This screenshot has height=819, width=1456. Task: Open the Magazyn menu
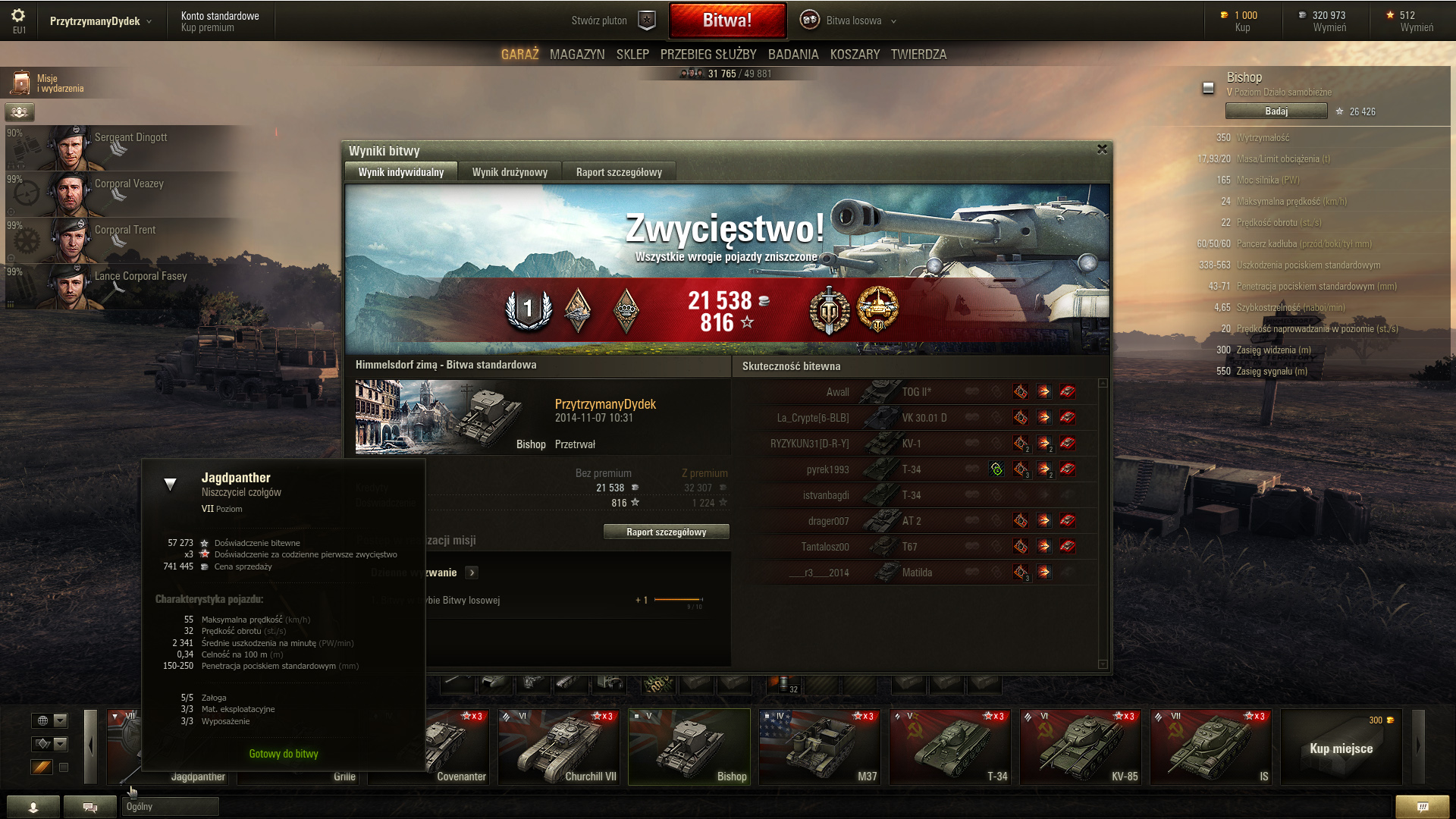point(577,55)
